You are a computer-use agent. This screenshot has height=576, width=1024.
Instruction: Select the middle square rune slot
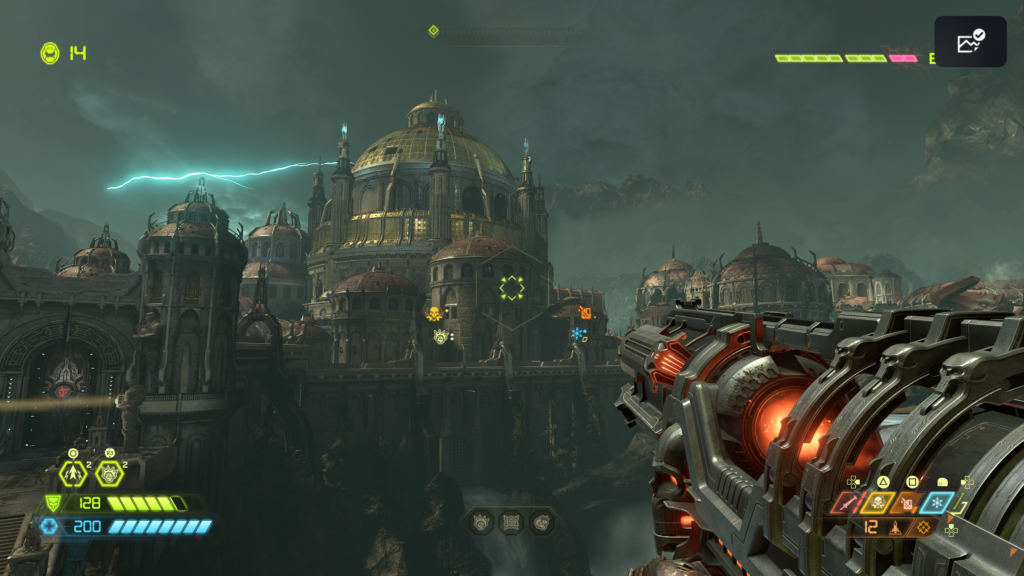tap(511, 521)
